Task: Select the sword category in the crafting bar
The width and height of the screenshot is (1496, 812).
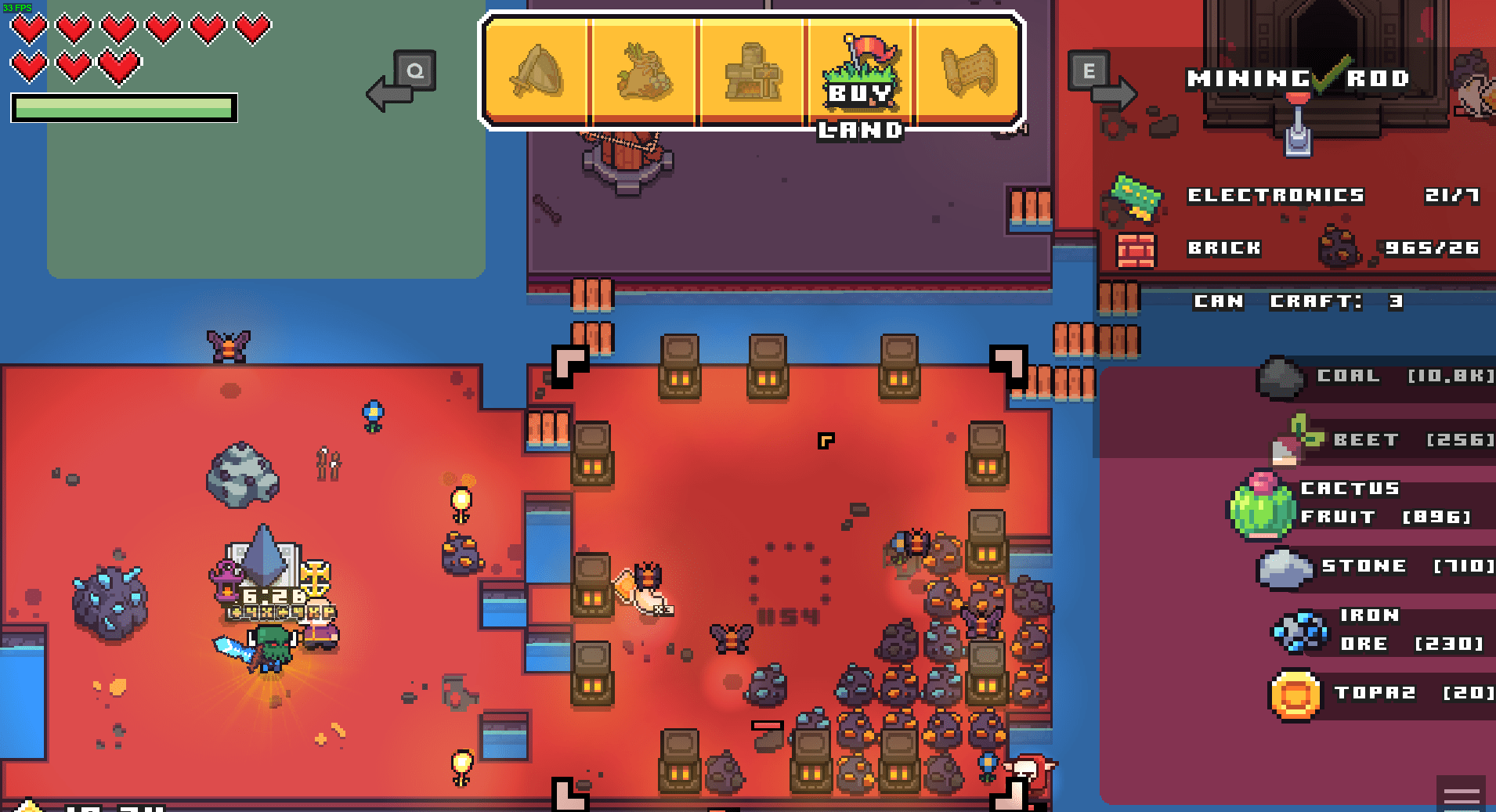Action: (x=537, y=72)
